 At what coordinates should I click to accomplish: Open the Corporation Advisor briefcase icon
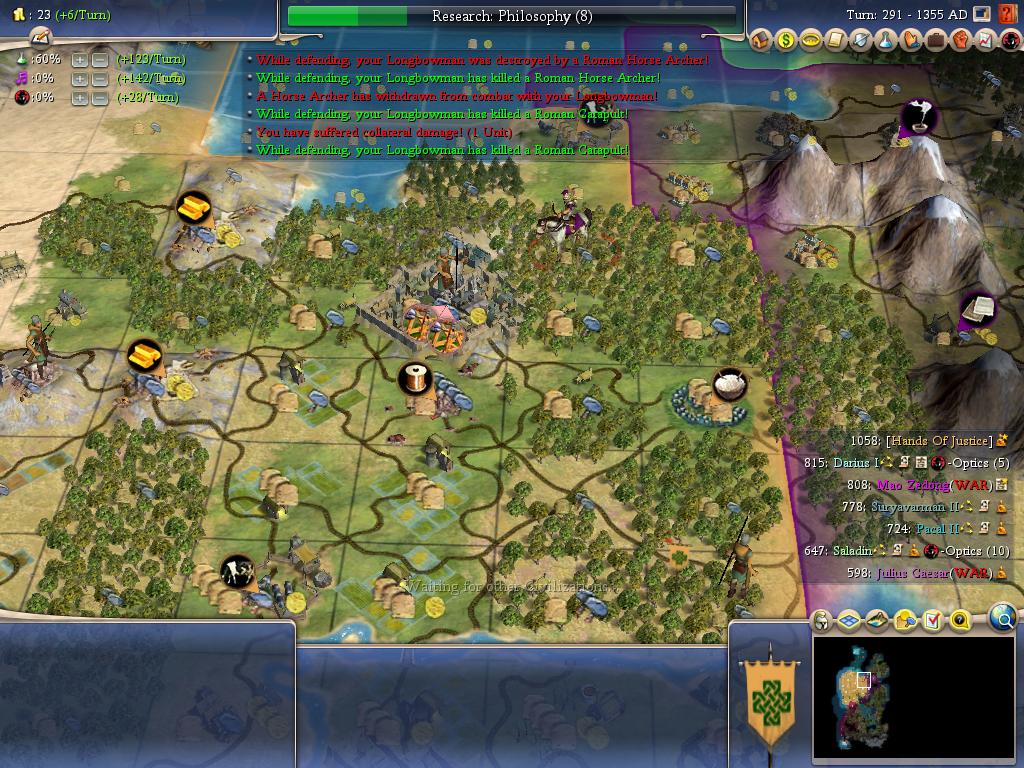coord(935,41)
